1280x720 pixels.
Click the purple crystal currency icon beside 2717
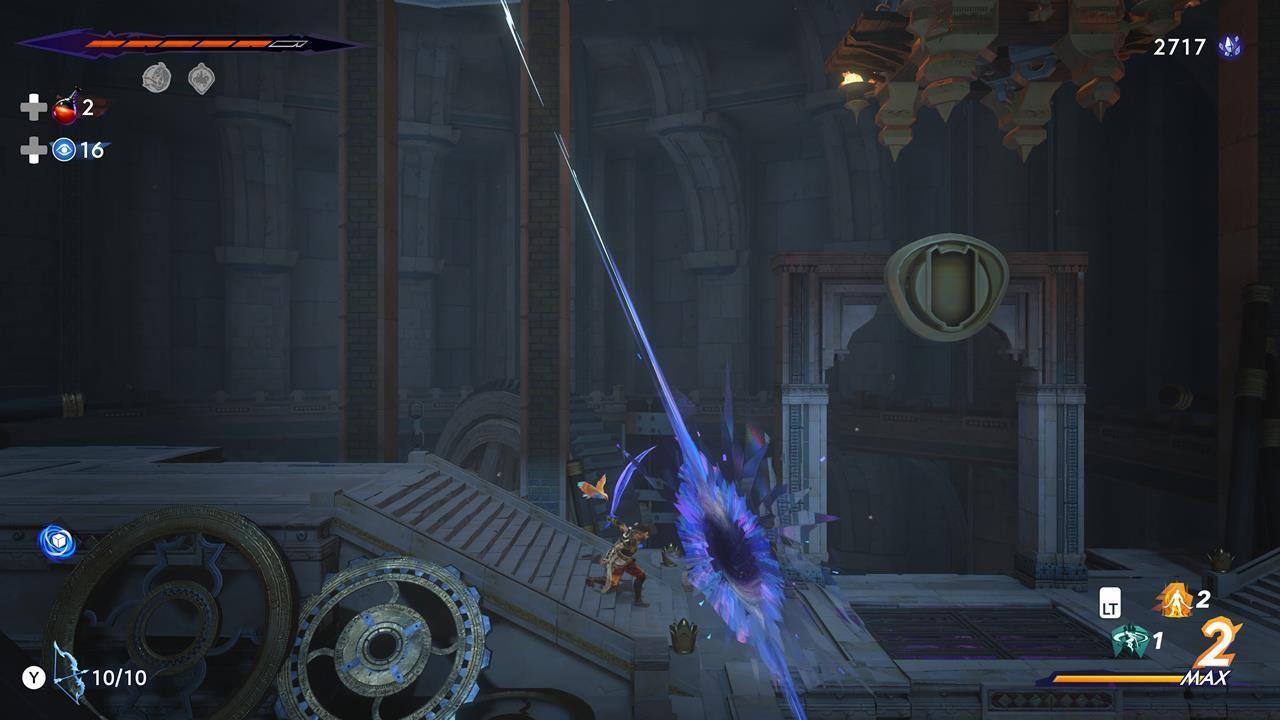1232,44
